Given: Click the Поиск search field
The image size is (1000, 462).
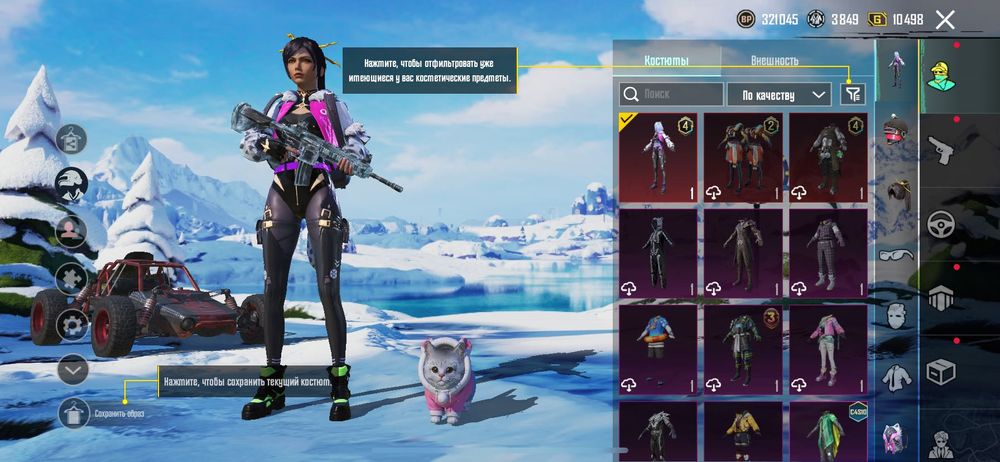Looking at the screenshot, I should [671, 94].
